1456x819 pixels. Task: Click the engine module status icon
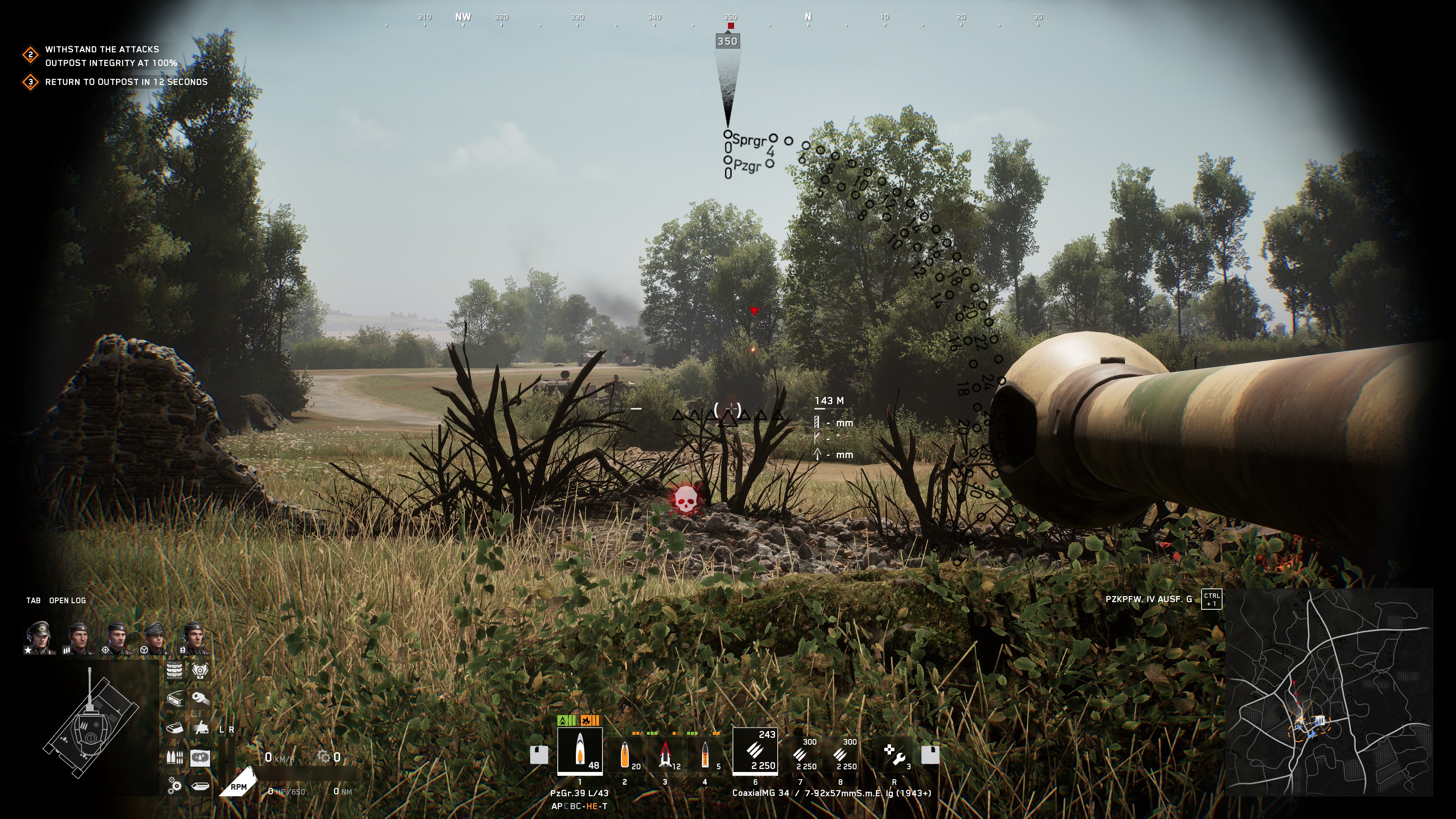click(200, 670)
